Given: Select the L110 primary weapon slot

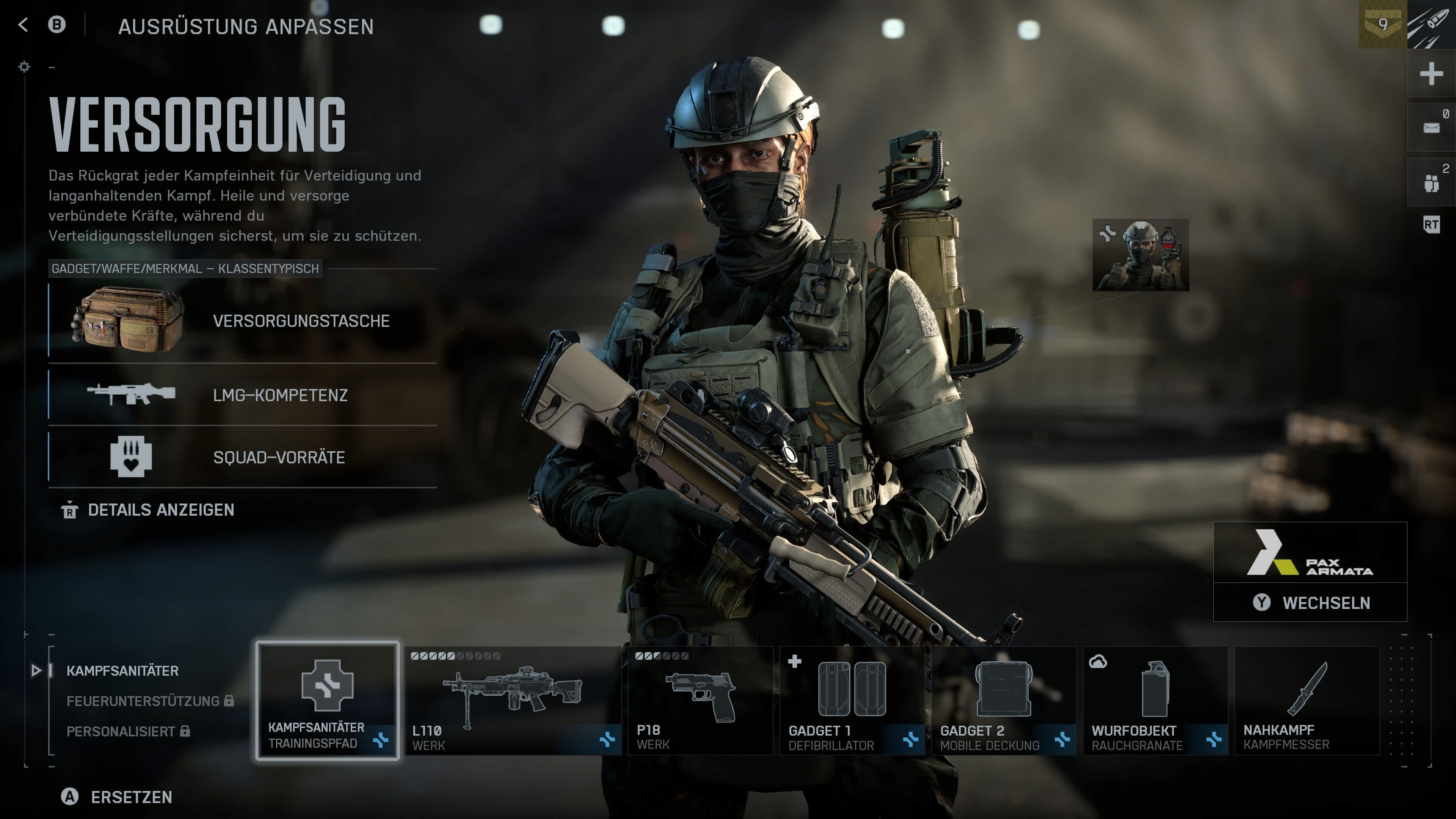Looking at the screenshot, I should pos(513,701).
